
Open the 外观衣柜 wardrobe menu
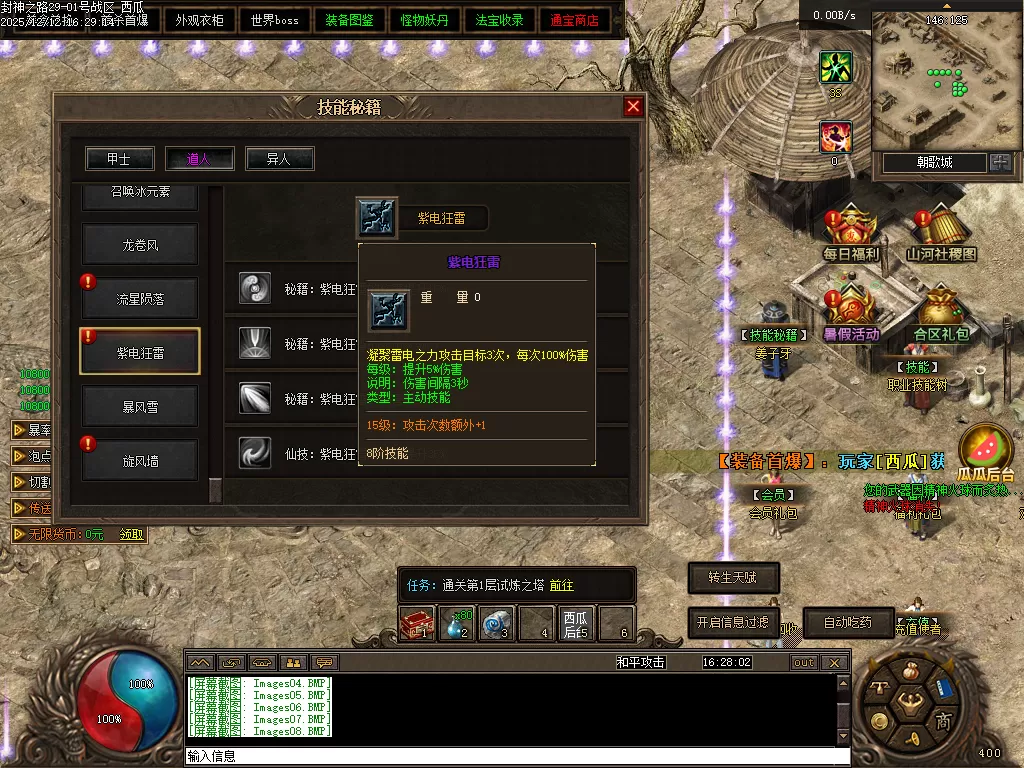199,20
